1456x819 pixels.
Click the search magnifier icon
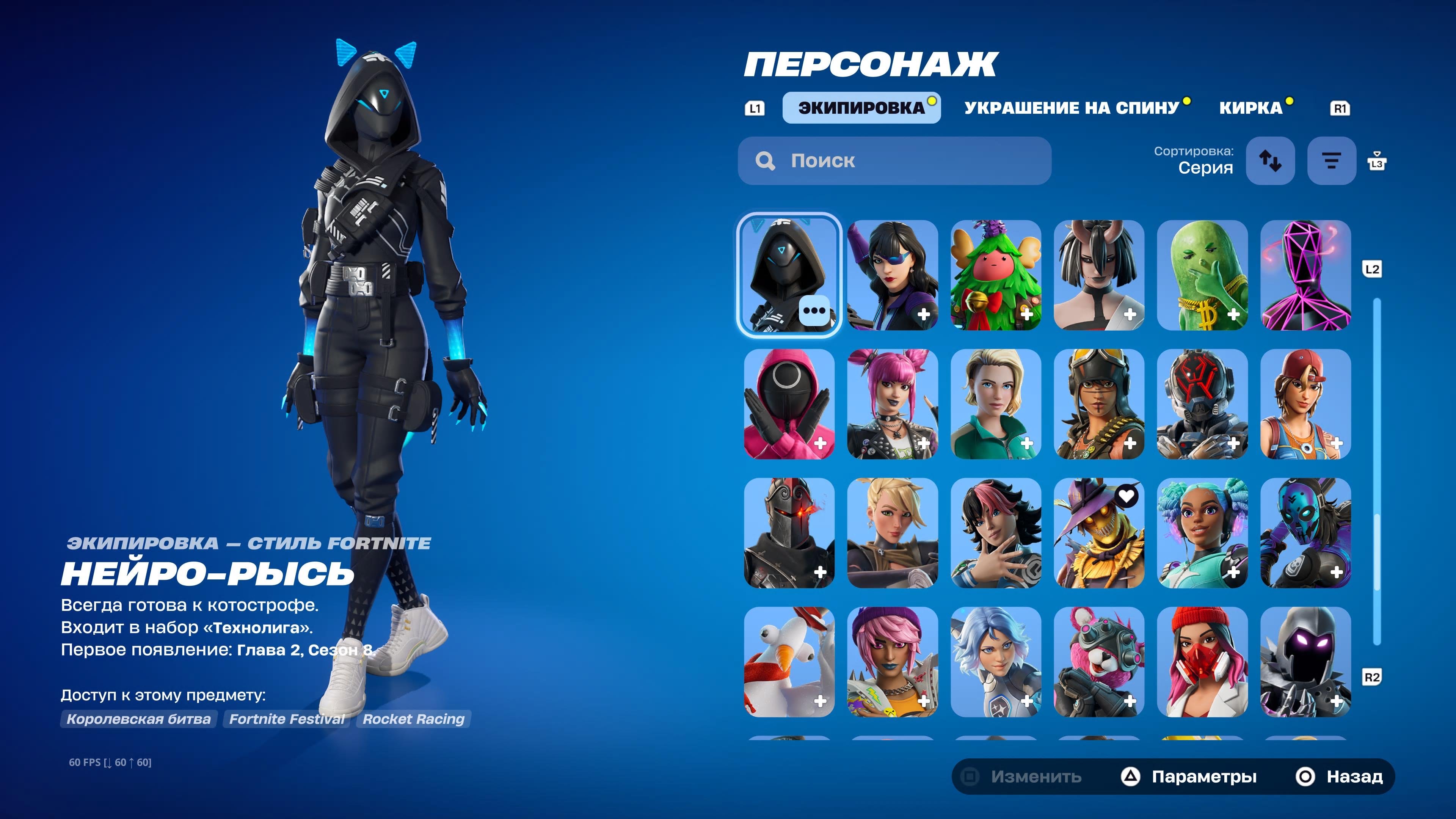(766, 160)
